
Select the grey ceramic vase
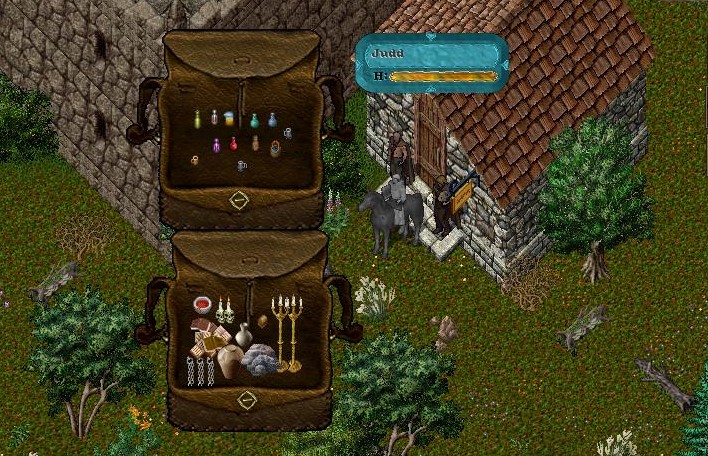pyautogui.click(x=243, y=335)
